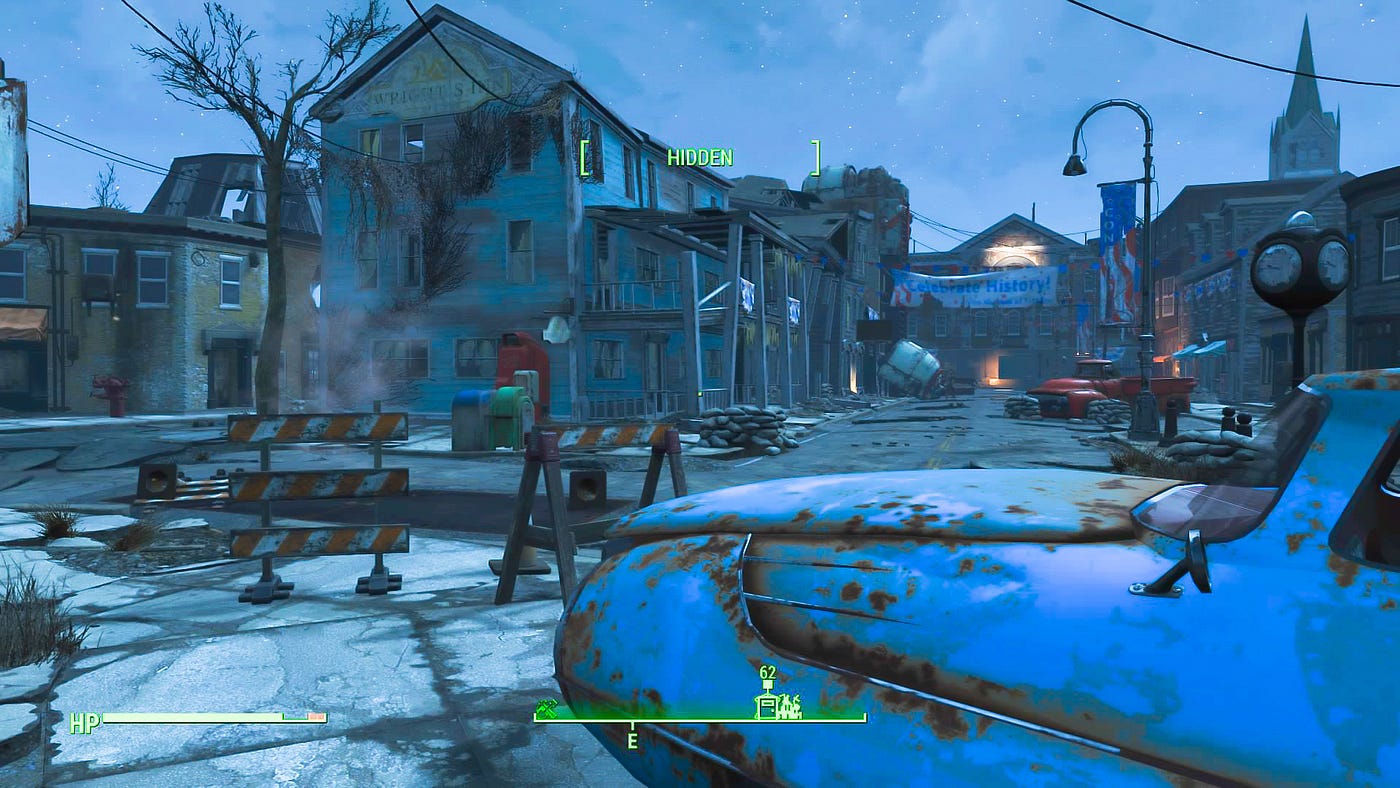Select the door marker on the compass
This screenshot has width=1400, height=788.
(x=767, y=706)
